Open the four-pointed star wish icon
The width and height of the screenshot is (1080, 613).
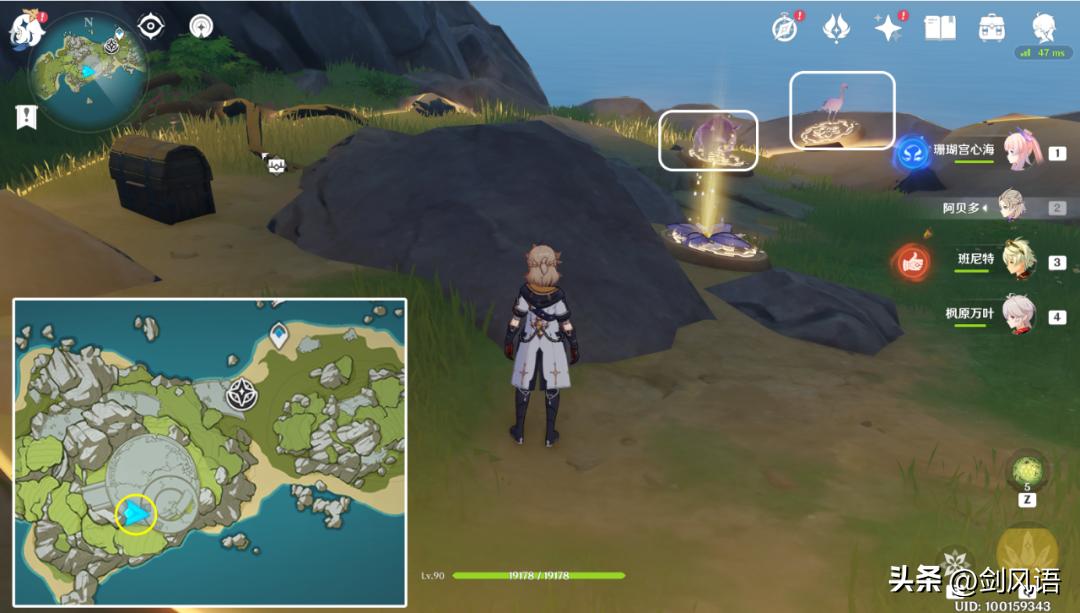(887, 28)
